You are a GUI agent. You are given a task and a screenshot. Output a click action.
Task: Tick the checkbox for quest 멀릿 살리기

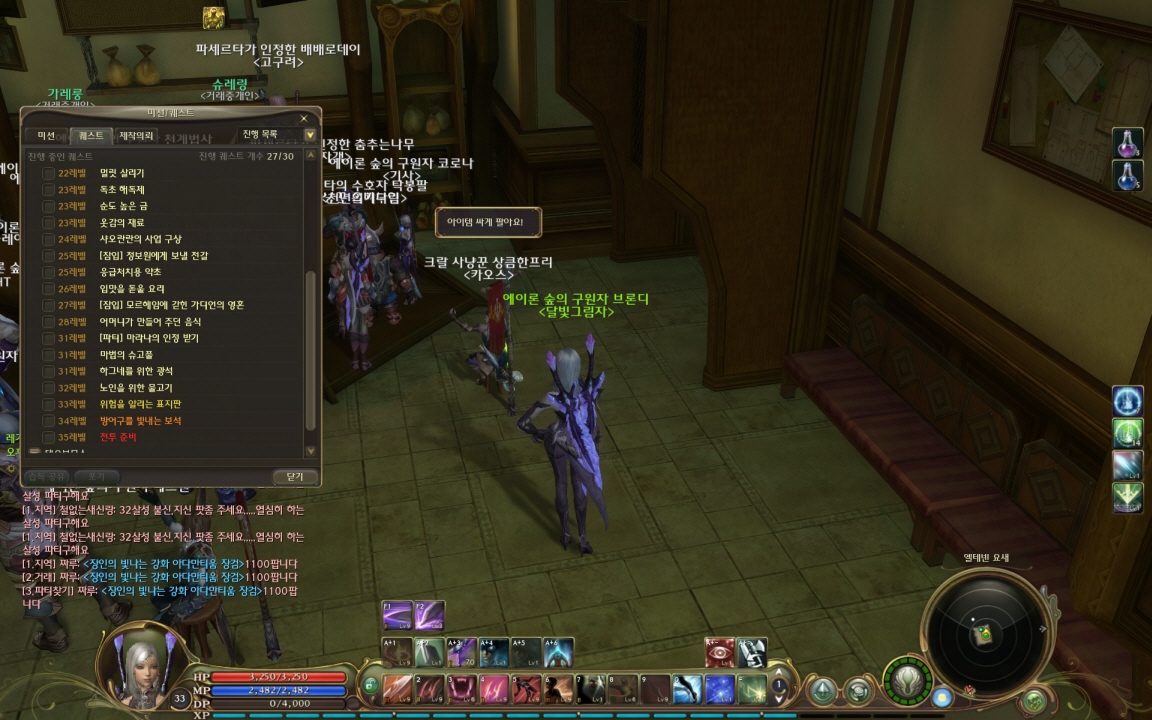pos(48,173)
